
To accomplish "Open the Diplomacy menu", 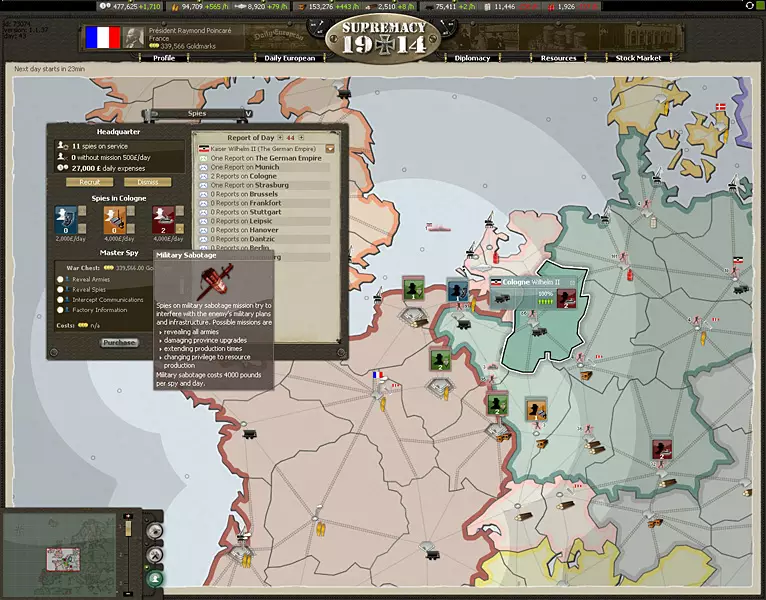I will [472, 58].
